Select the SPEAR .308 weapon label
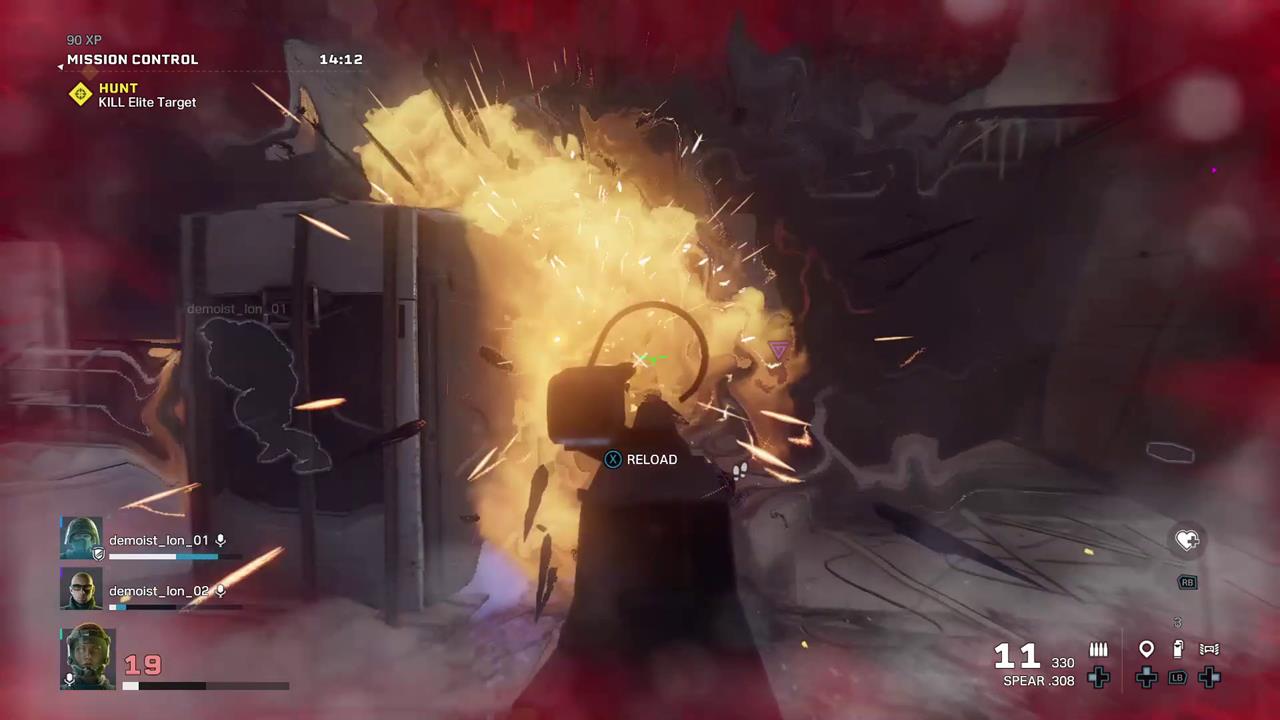Viewport: 1280px width, 720px height. 1038,681
